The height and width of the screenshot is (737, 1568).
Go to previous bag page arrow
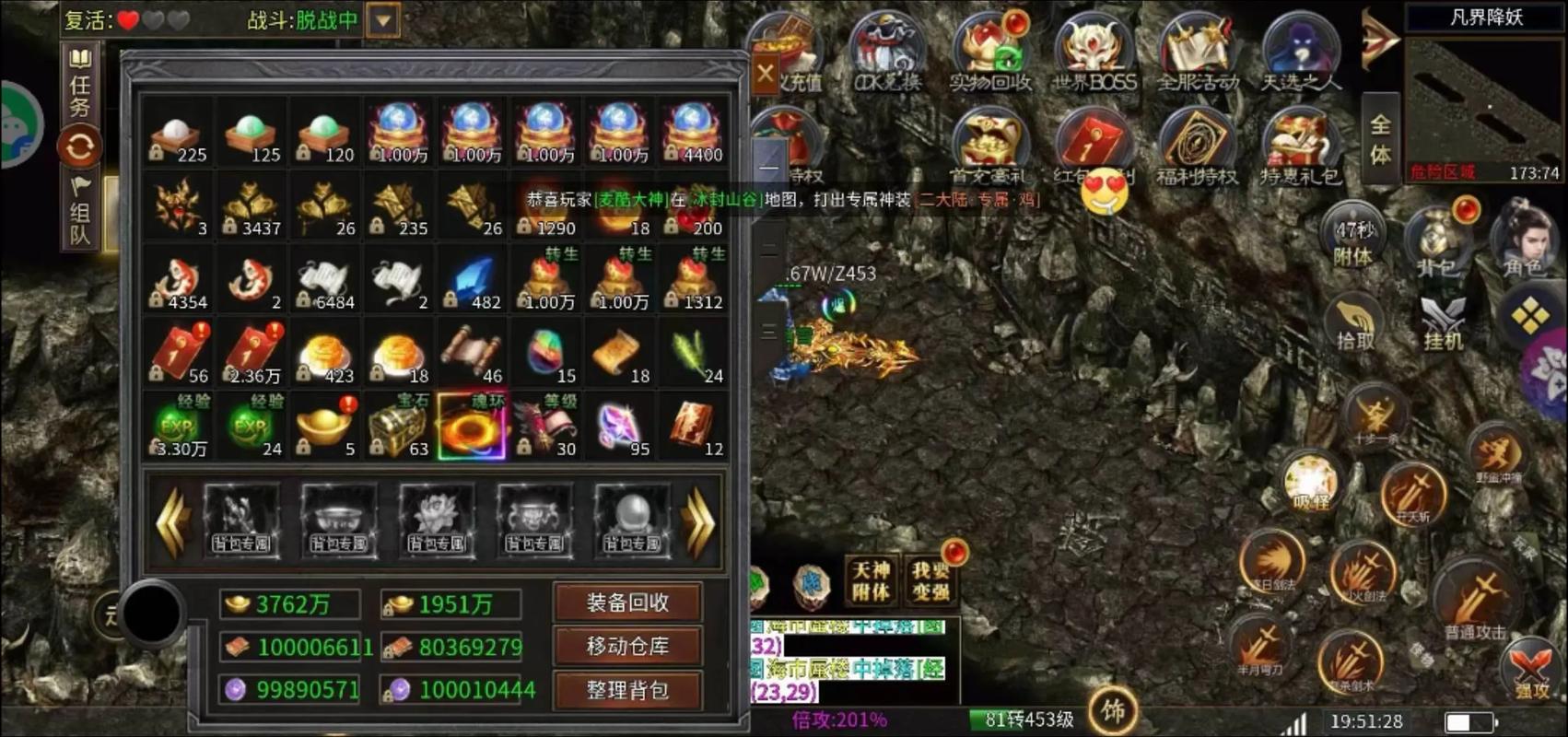click(x=172, y=522)
